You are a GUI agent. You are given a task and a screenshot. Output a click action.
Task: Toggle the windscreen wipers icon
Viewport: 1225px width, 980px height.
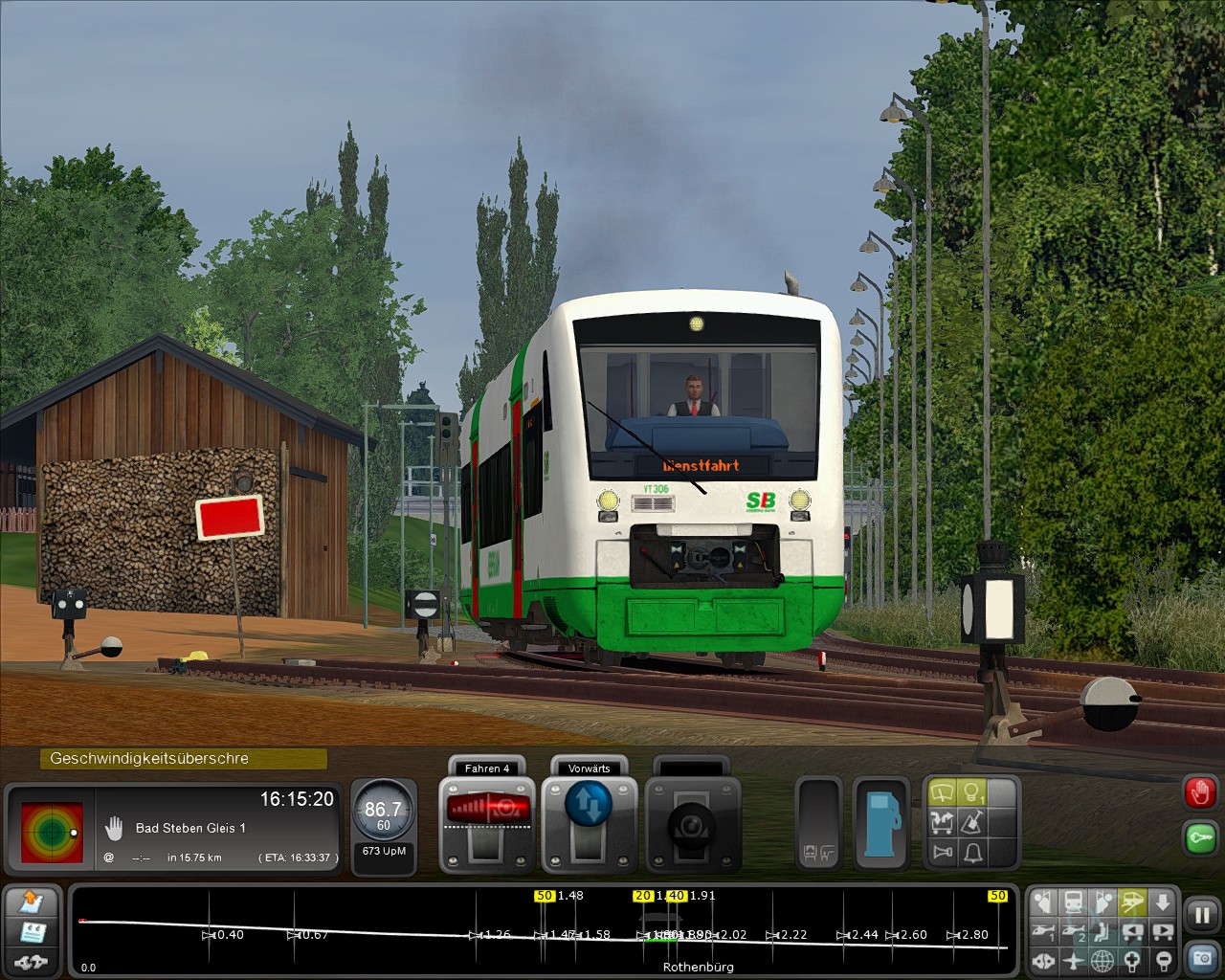pos(943,793)
